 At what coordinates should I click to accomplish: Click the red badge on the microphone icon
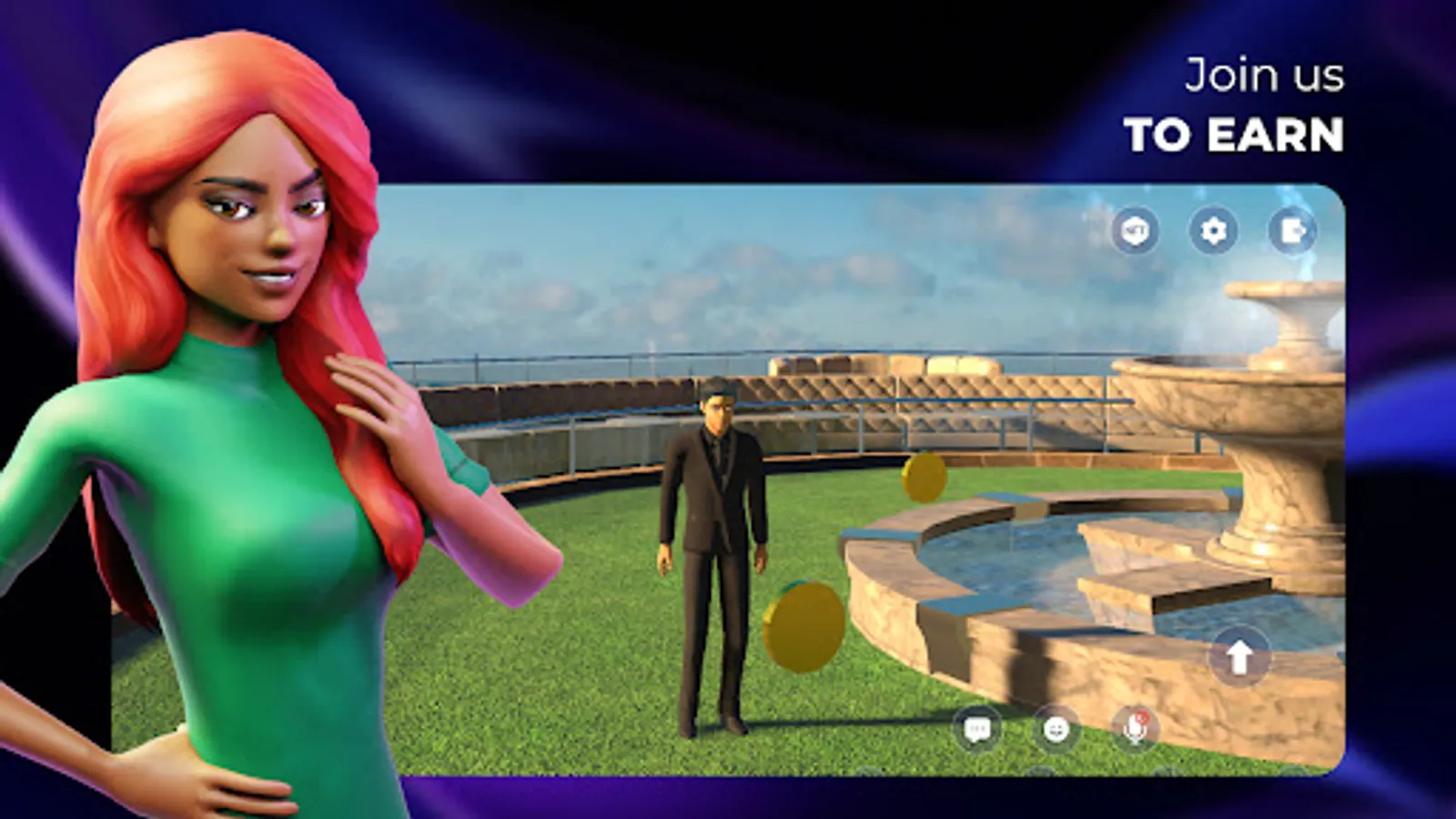coord(1142,718)
